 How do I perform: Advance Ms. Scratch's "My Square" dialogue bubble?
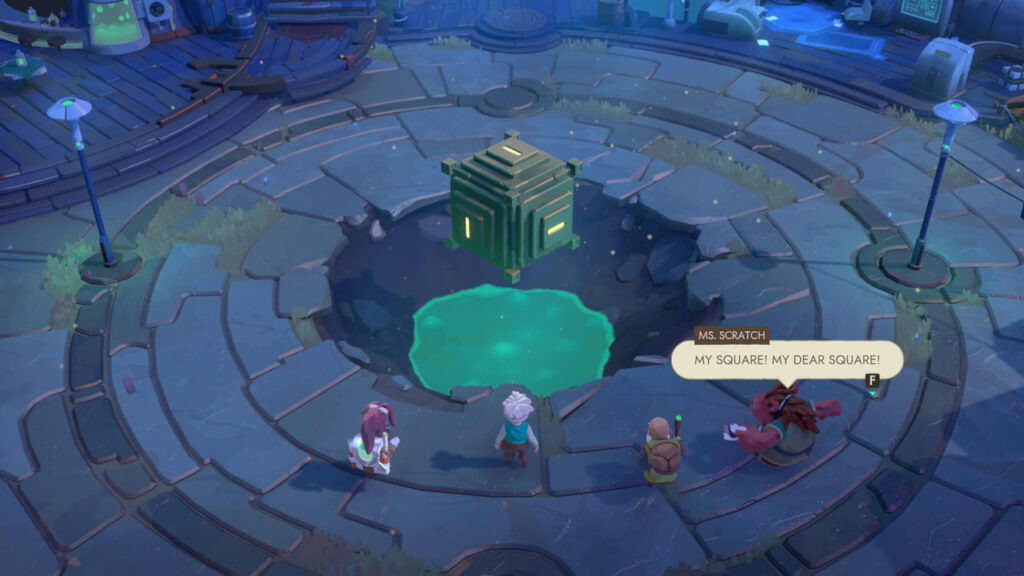[871, 380]
